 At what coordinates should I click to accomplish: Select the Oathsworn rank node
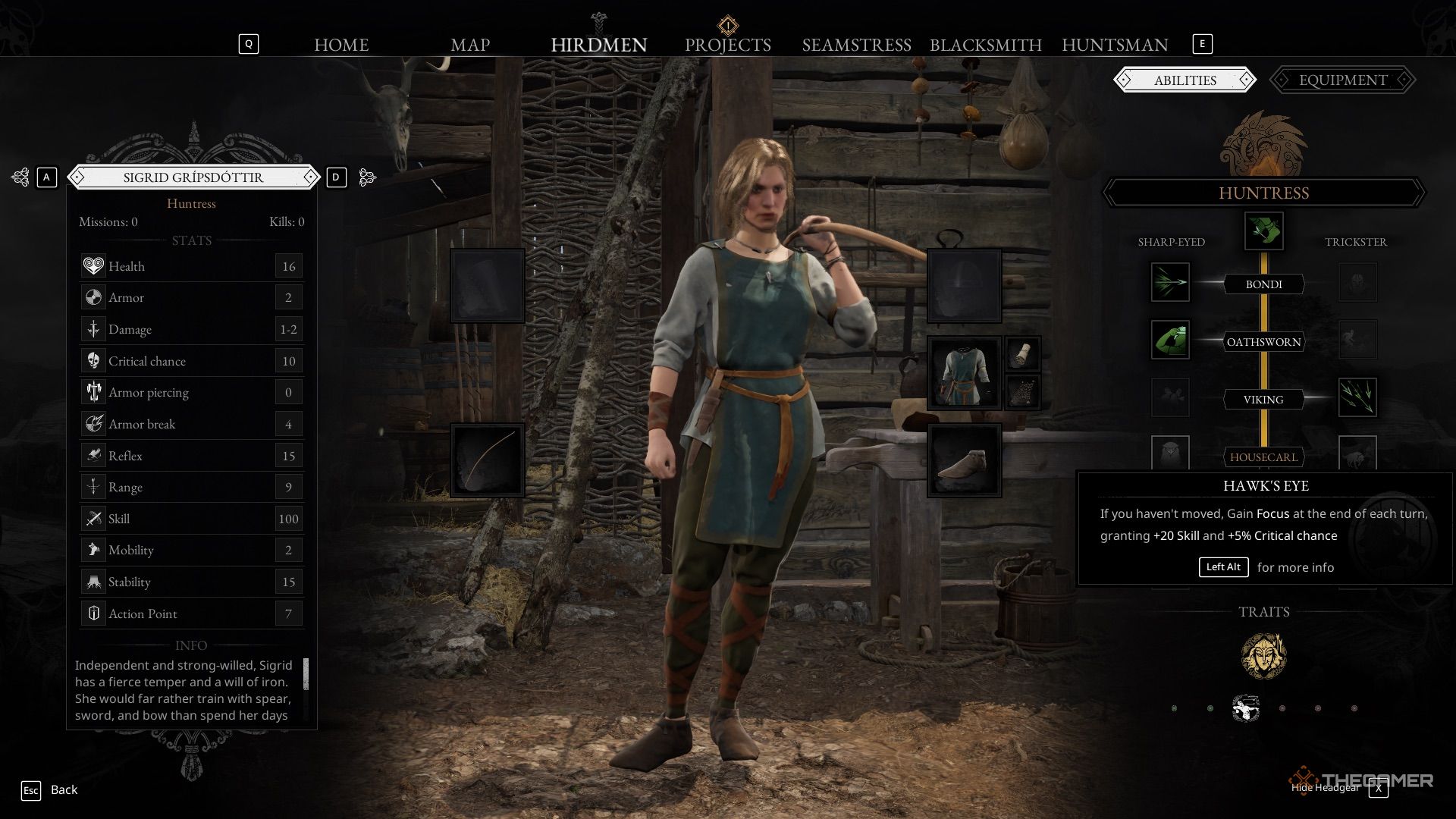pos(1263,342)
